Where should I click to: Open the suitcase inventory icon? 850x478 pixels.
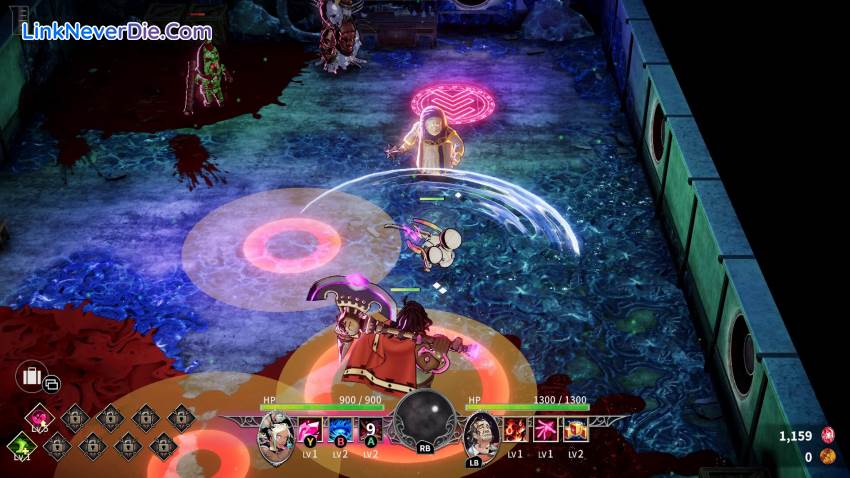31,377
